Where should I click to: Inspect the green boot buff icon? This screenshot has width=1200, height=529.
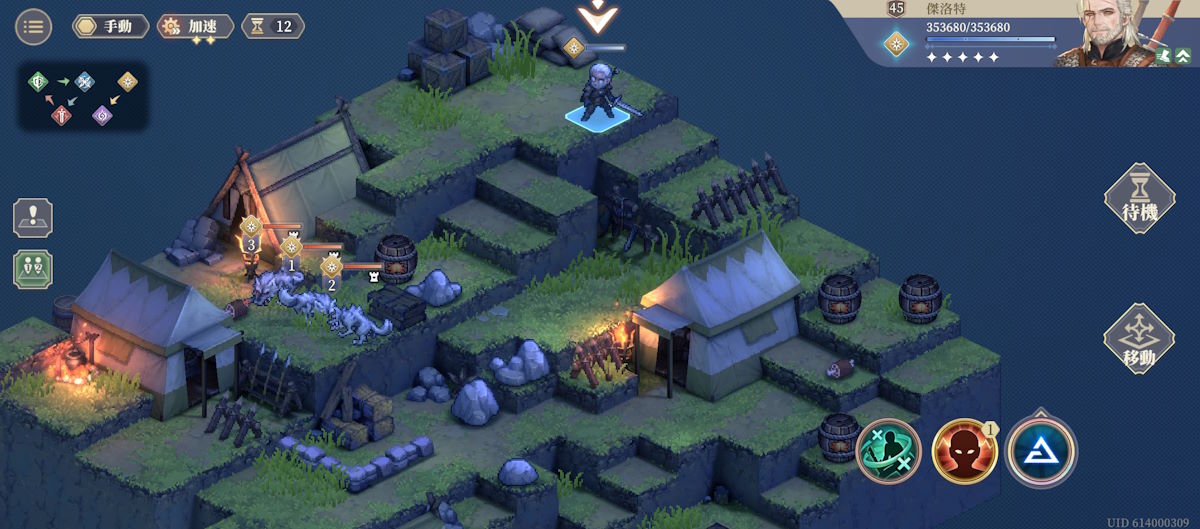click(1163, 56)
